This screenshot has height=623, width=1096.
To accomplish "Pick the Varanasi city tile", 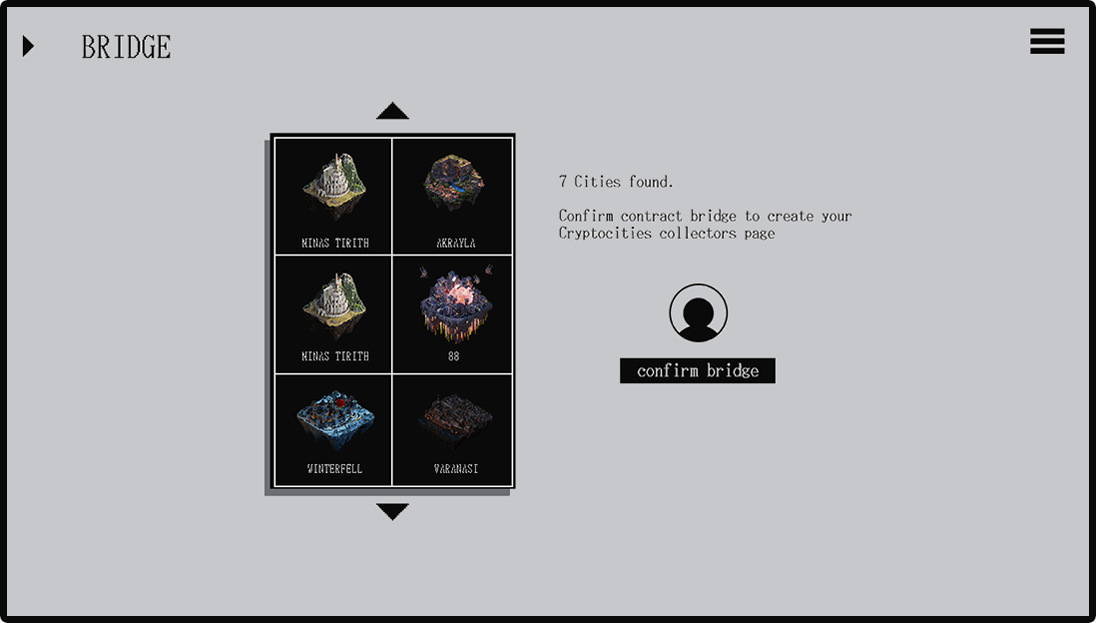I will click(x=453, y=430).
